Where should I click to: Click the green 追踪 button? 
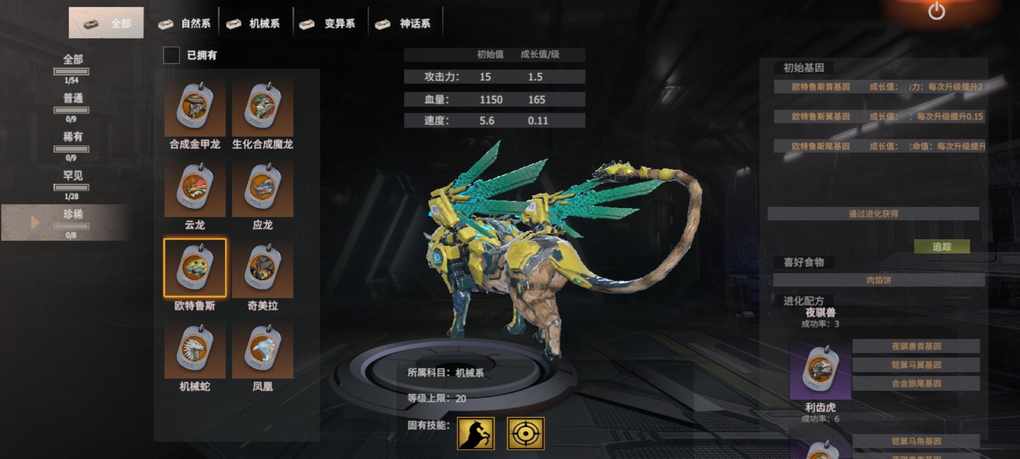tap(941, 246)
